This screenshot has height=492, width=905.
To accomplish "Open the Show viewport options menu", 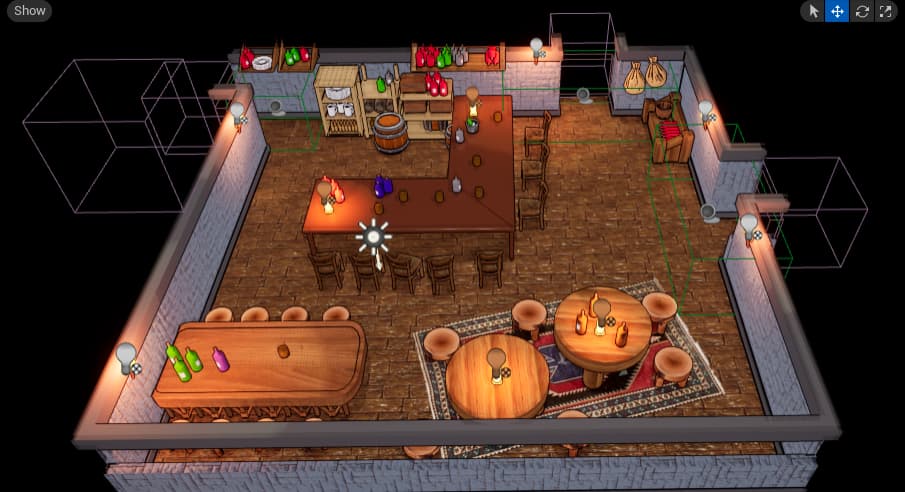I will coord(30,11).
